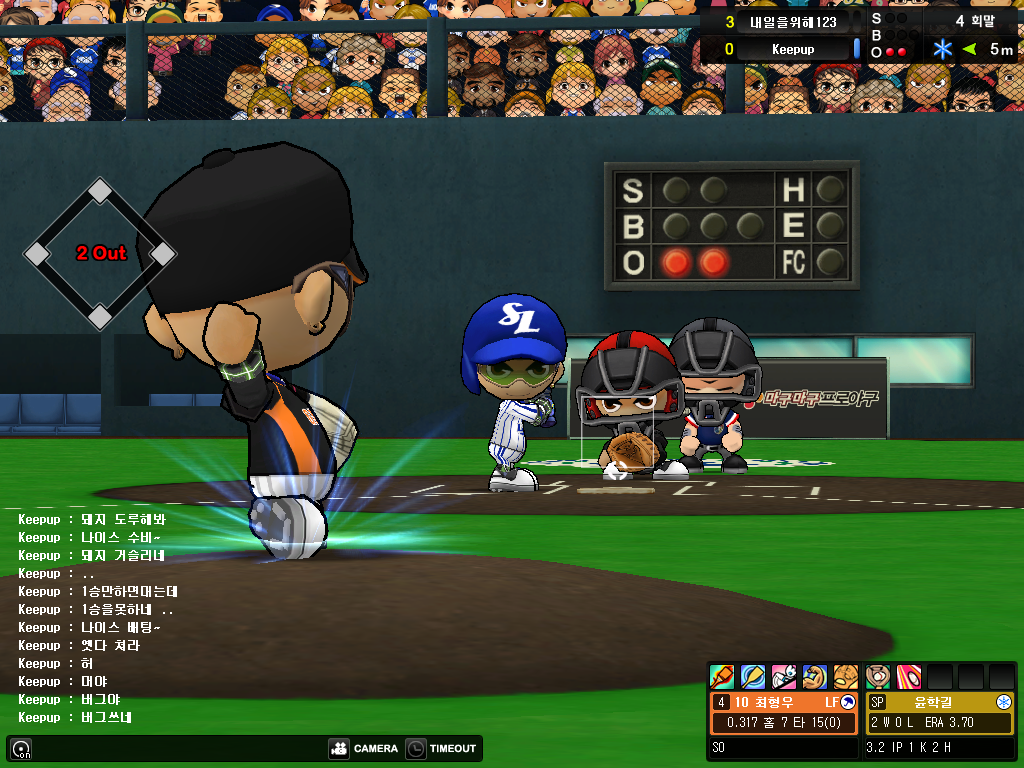Click the wooden bat on blue skill icon
1024x768 pixels.
(x=753, y=677)
